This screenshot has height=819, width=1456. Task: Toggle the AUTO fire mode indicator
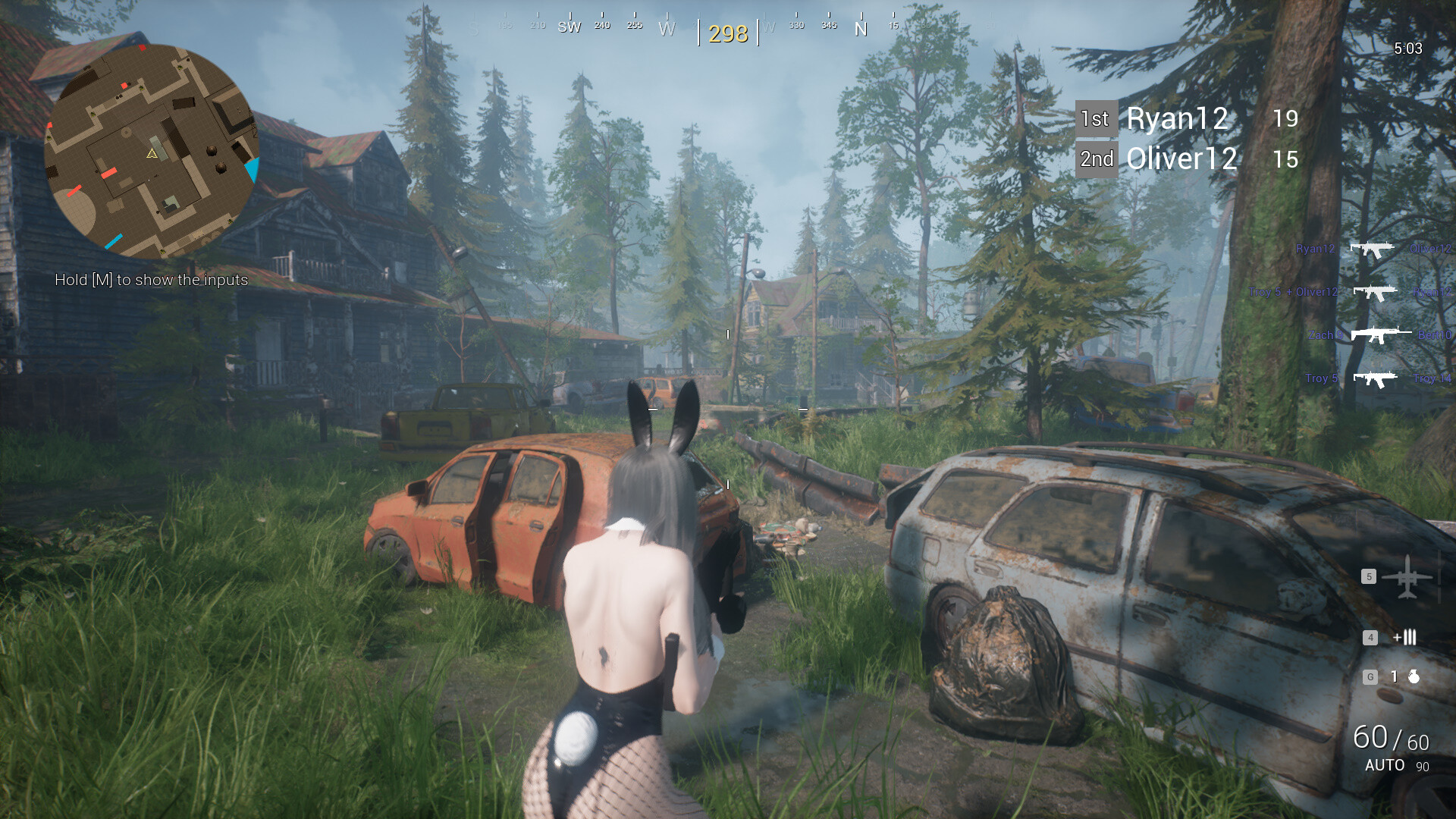coord(1386,766)
